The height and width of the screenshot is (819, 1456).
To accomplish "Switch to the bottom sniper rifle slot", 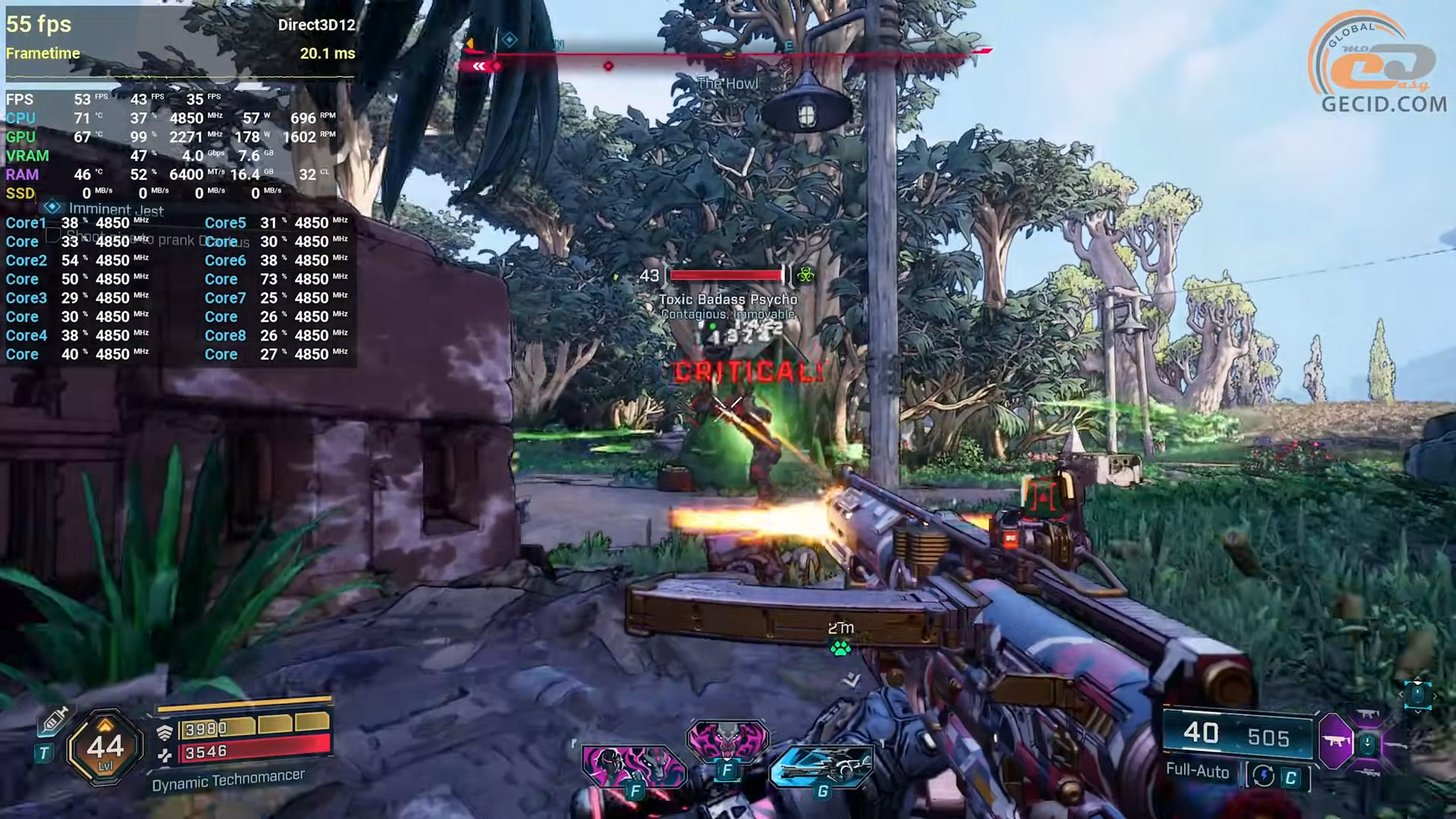I will point(1368,773).
